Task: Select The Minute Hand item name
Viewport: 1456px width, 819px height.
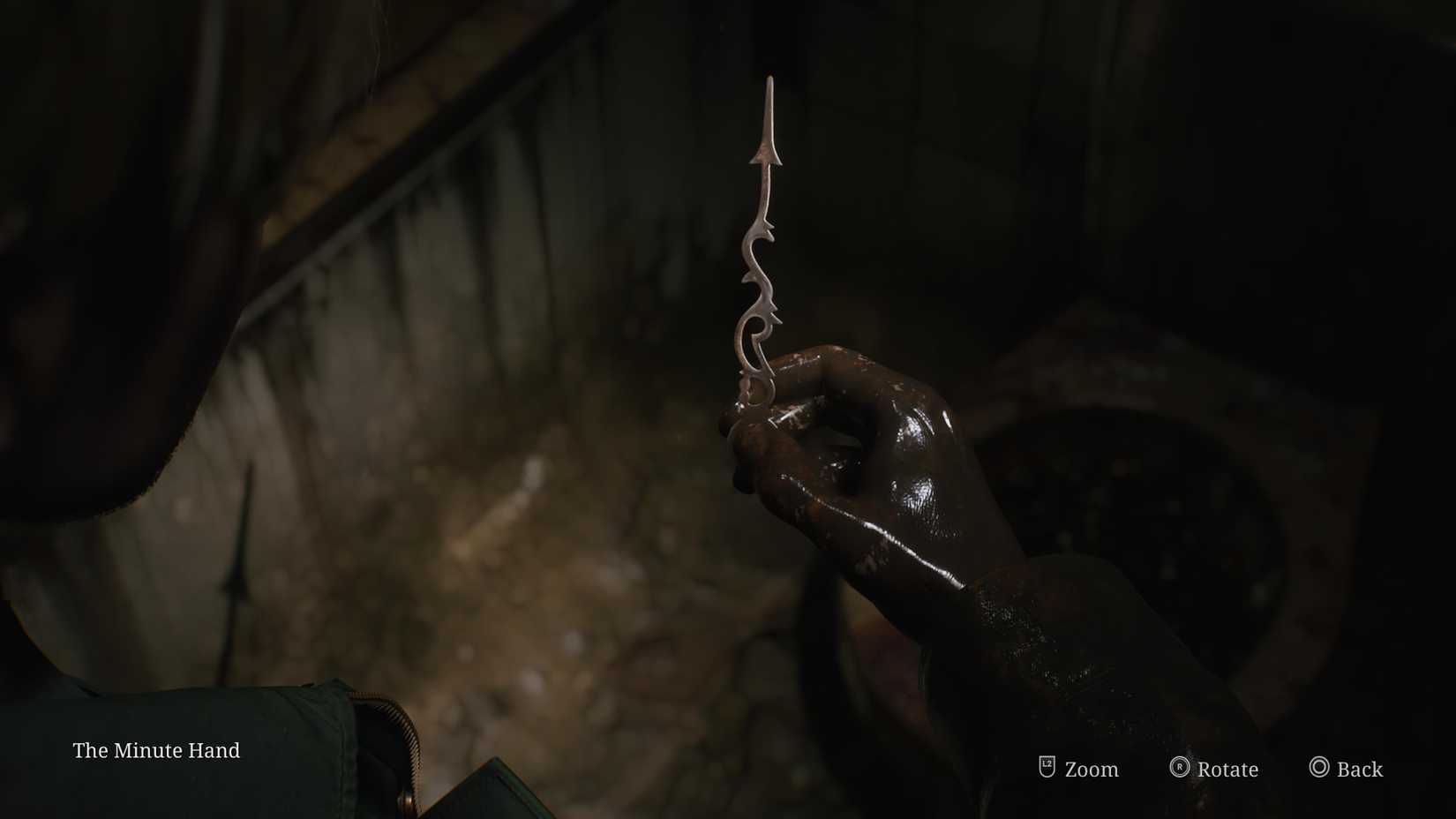Action: point(156,751)
